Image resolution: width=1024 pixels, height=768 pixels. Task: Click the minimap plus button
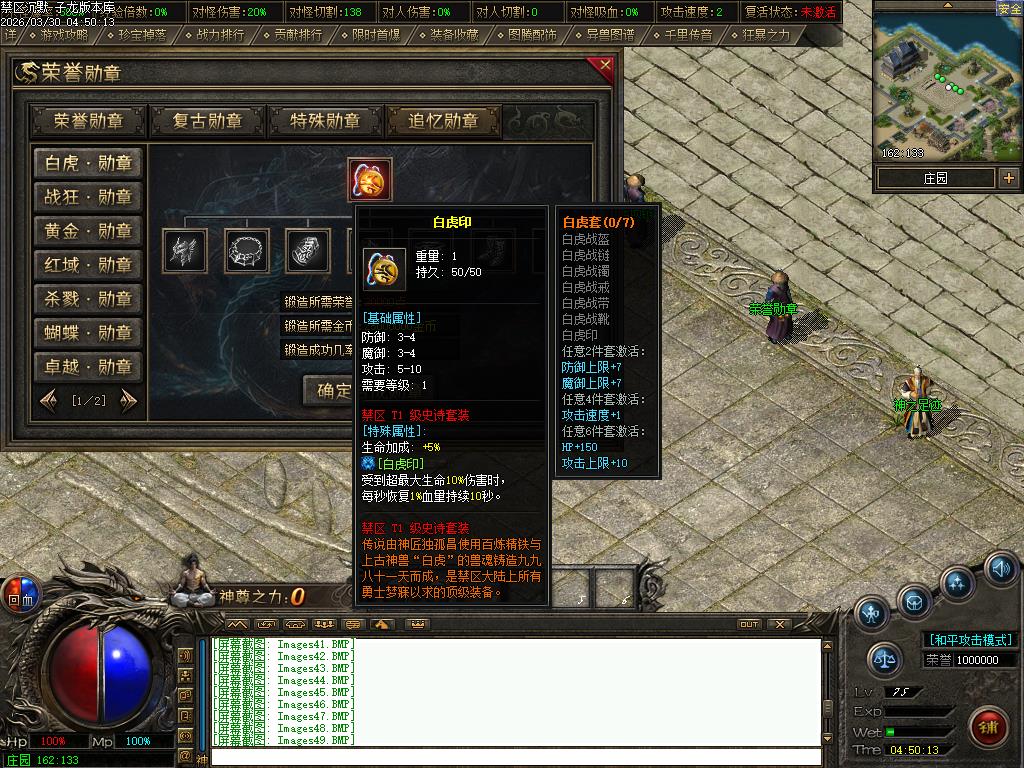(1008, 178)
